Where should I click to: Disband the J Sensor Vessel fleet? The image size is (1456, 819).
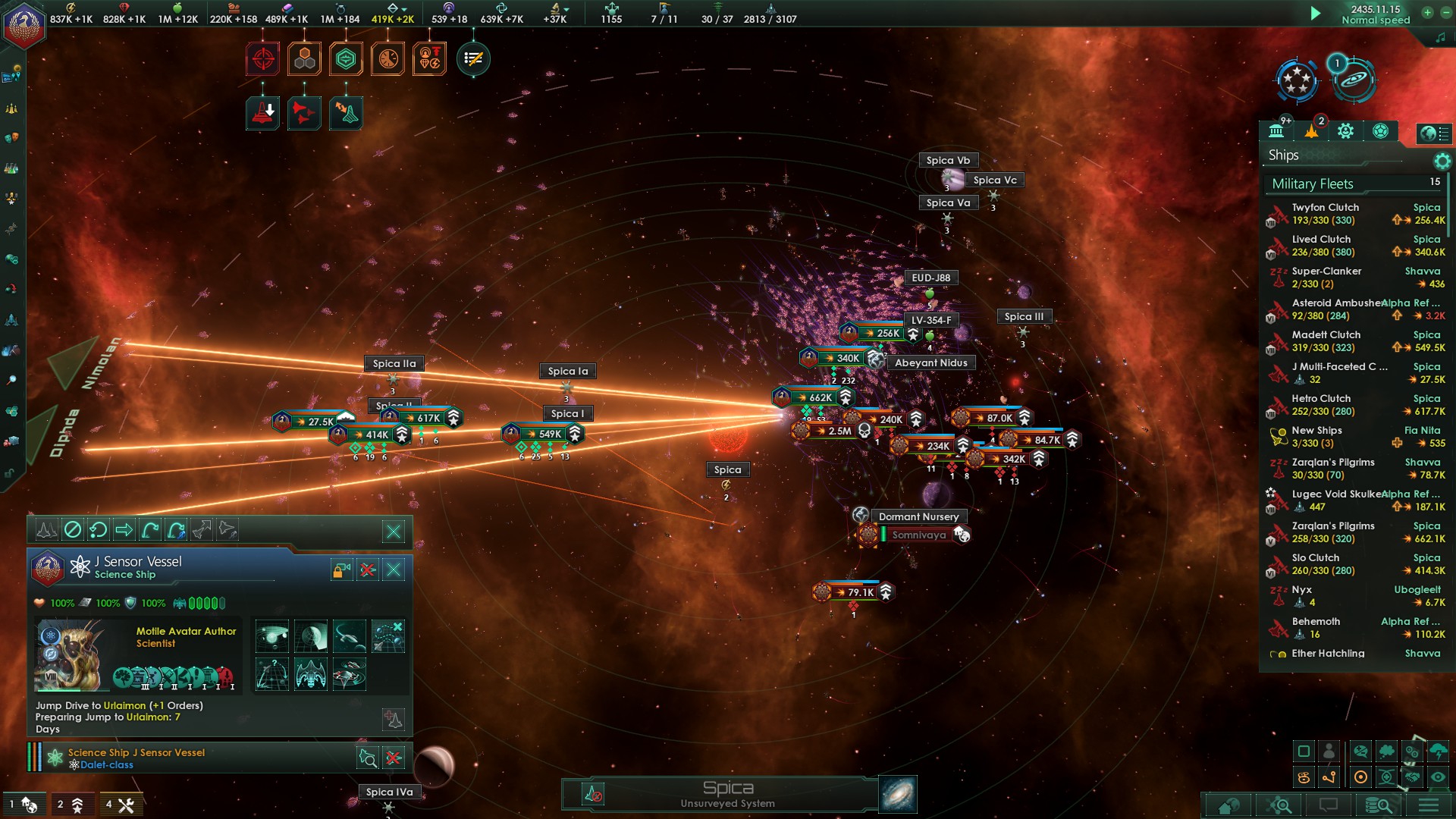[368, 570]
